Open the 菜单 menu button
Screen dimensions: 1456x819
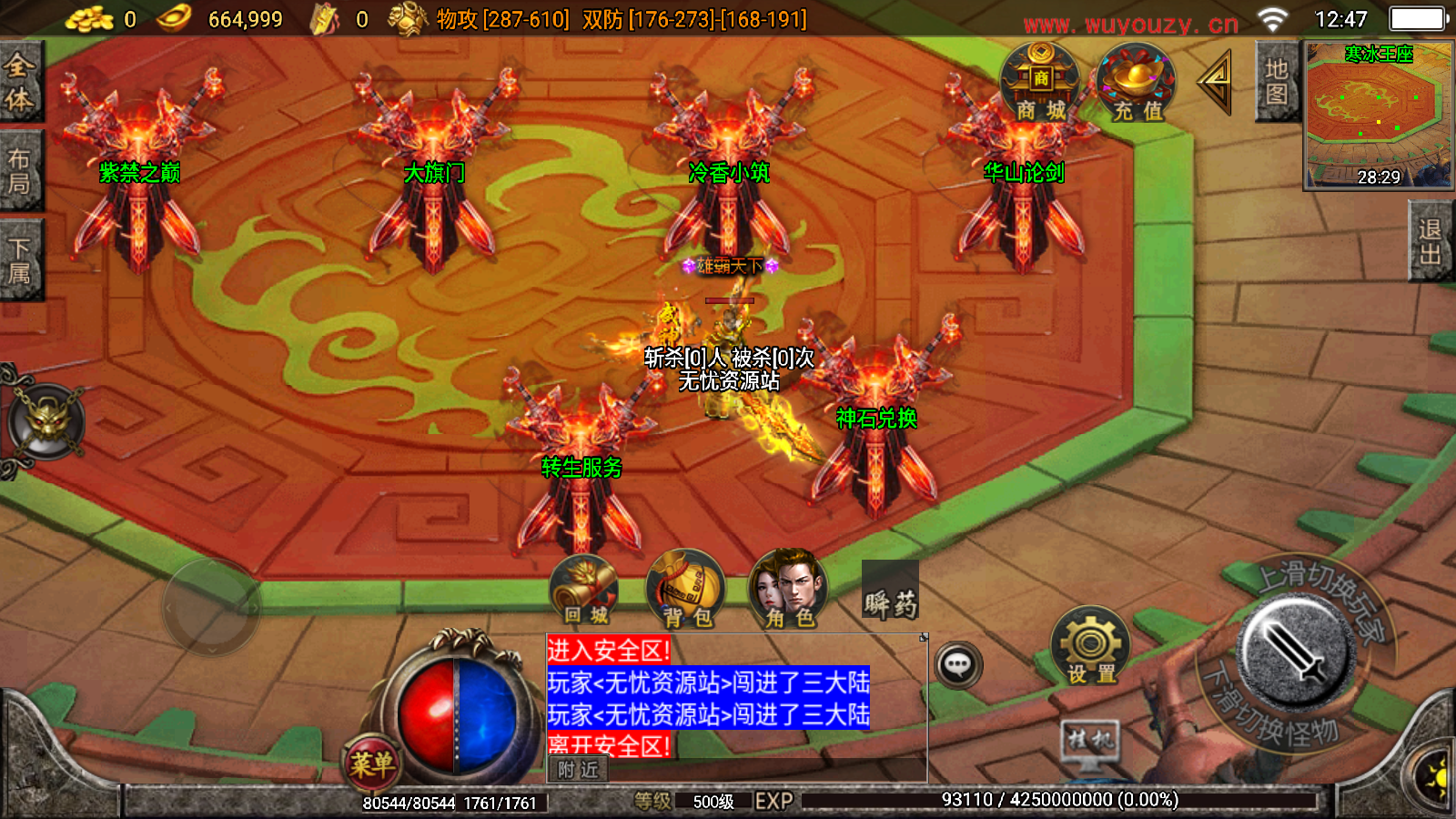pos(371,763)
